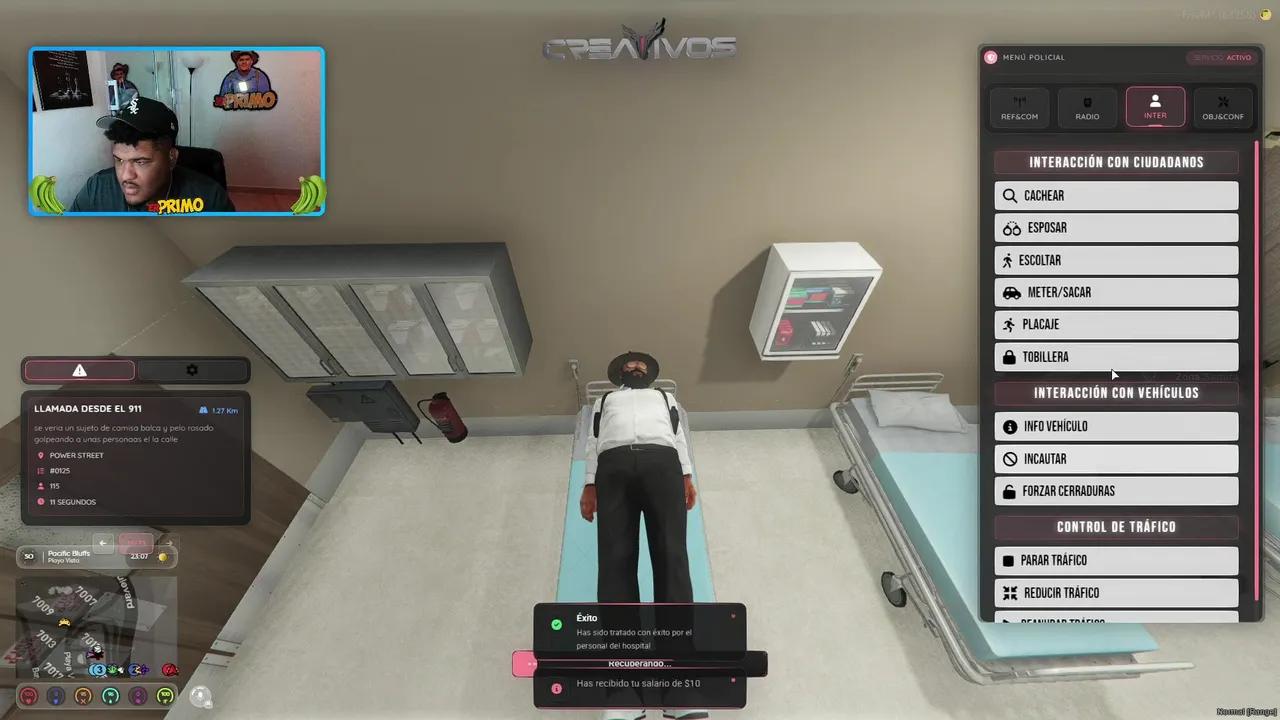Viewport: 1280px width, 720px height.
Task: Click FORZAR CERRADURAS under vehicle interactions
Action: coord(1116,490)
